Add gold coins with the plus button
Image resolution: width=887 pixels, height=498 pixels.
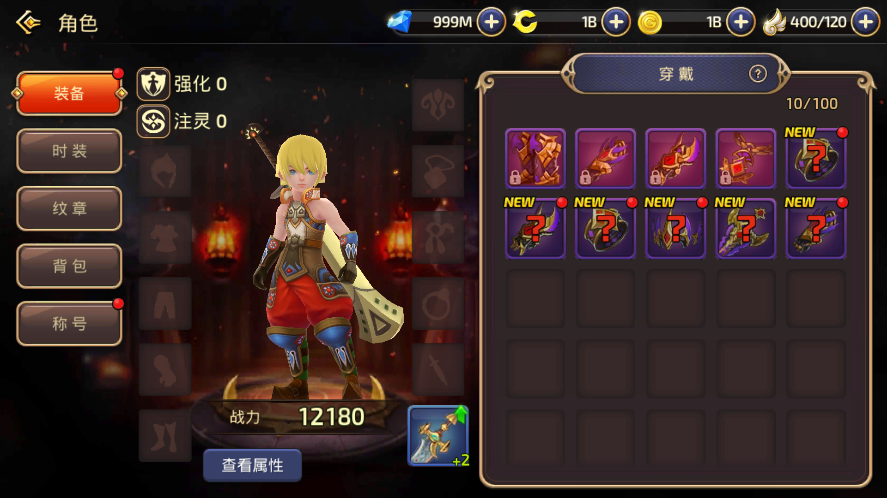pyautogui.click(x=740, y=22)
